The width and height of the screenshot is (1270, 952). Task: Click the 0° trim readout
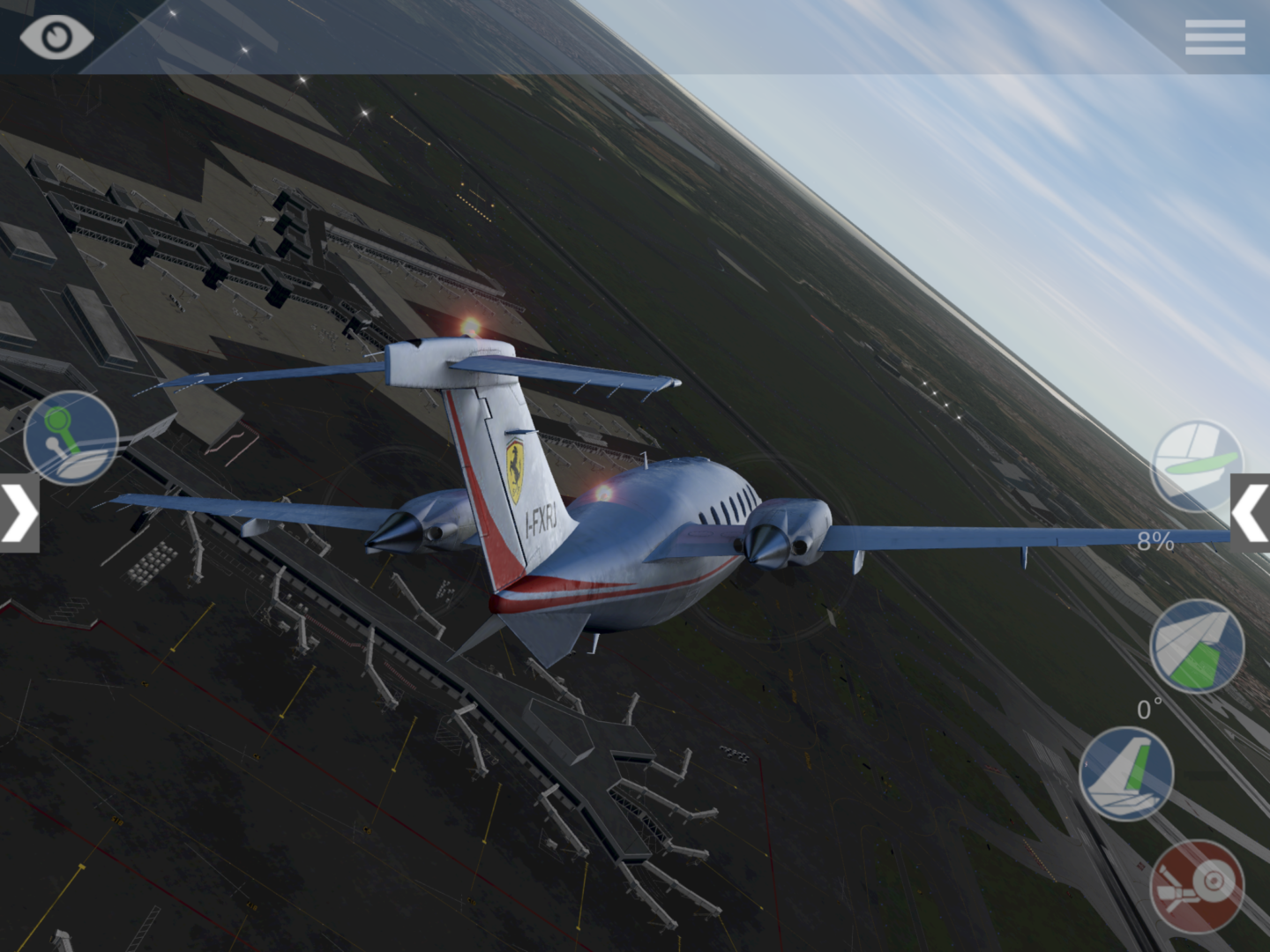coord(1149,705)
